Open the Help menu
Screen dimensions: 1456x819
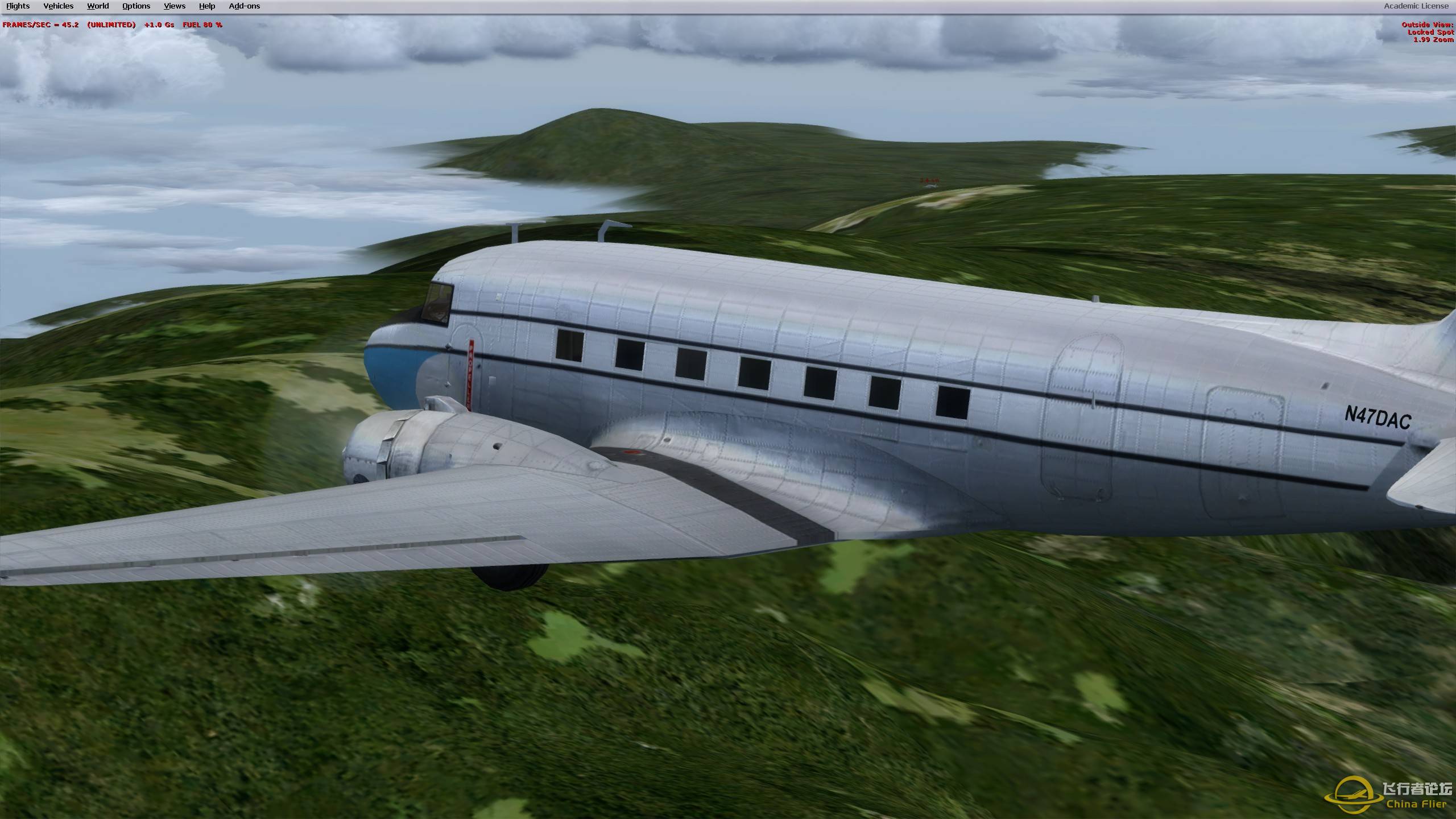click(206, 6)
